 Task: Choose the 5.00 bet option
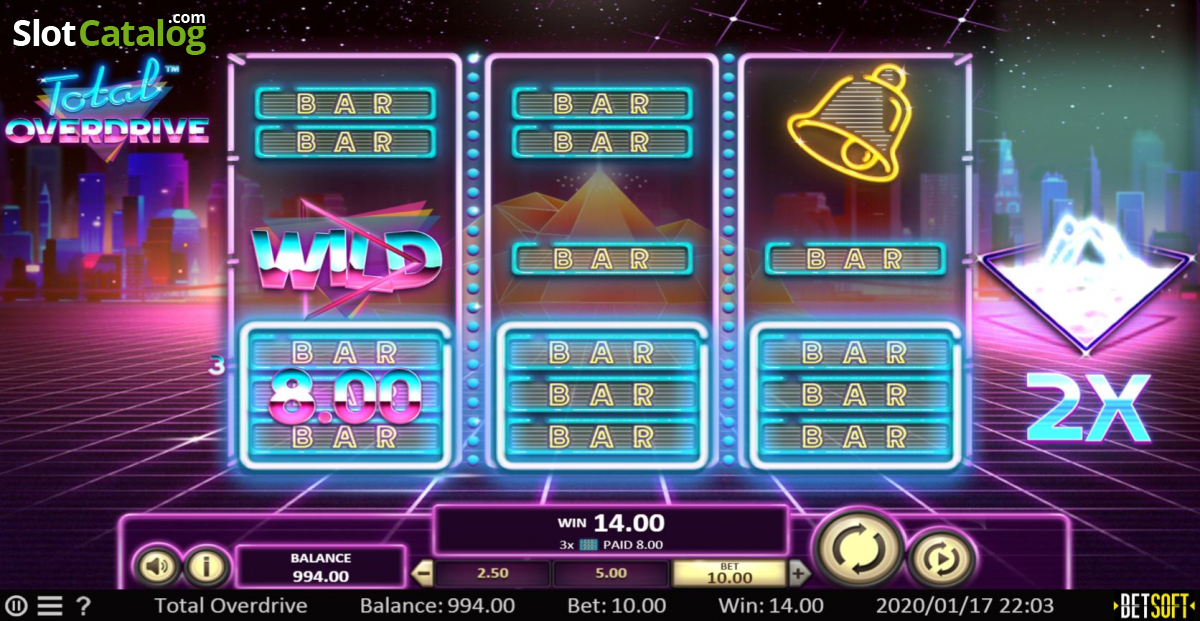[x=610, y=574]
